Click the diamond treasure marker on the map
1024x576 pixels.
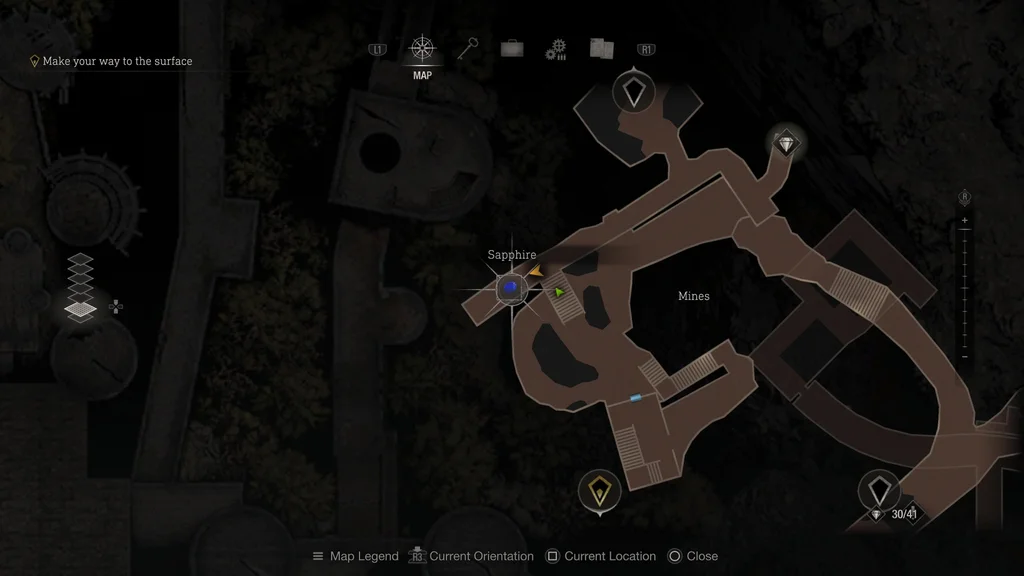[x=787, y=144]
